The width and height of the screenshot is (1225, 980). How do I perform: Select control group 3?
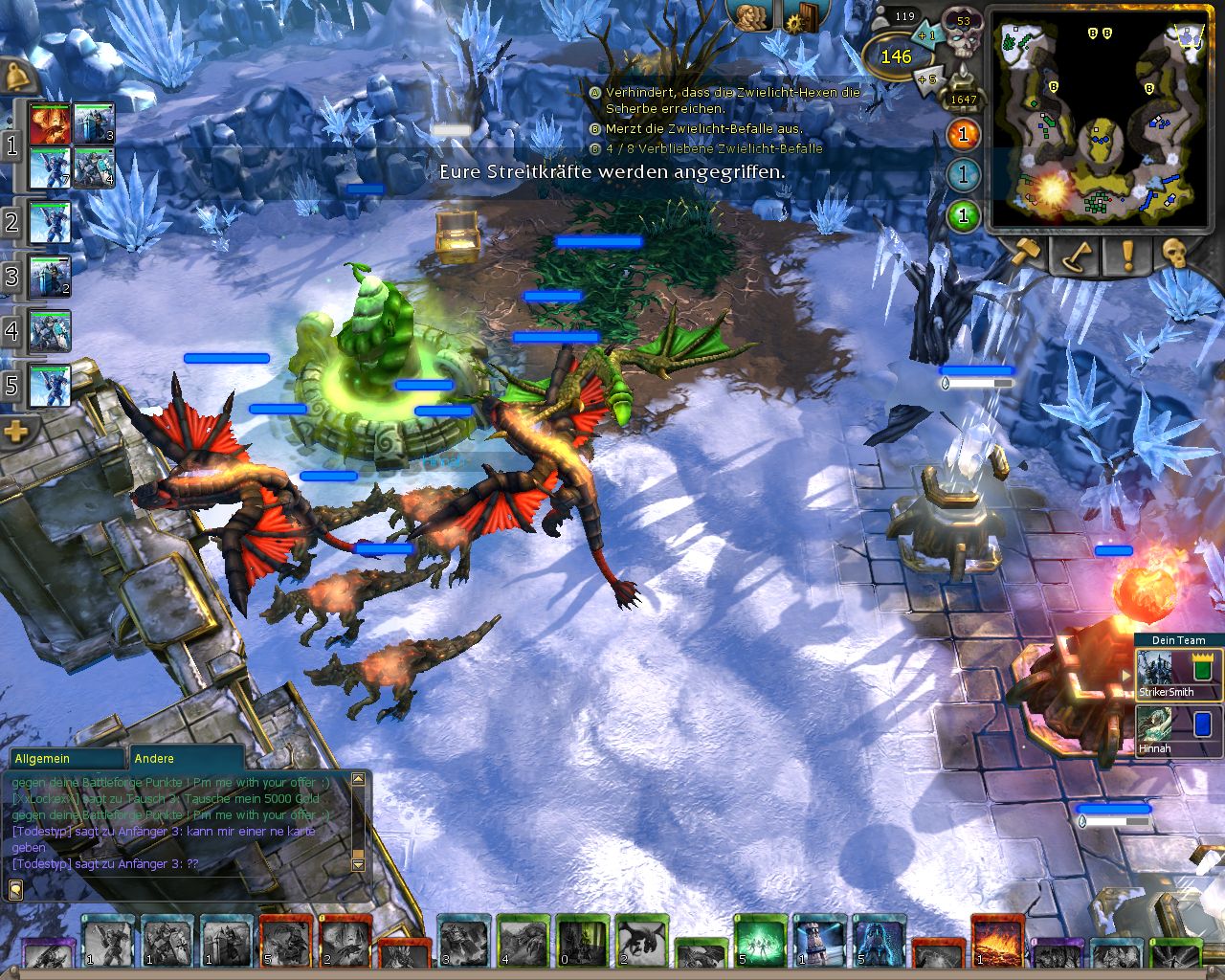[x=12, y=278]
